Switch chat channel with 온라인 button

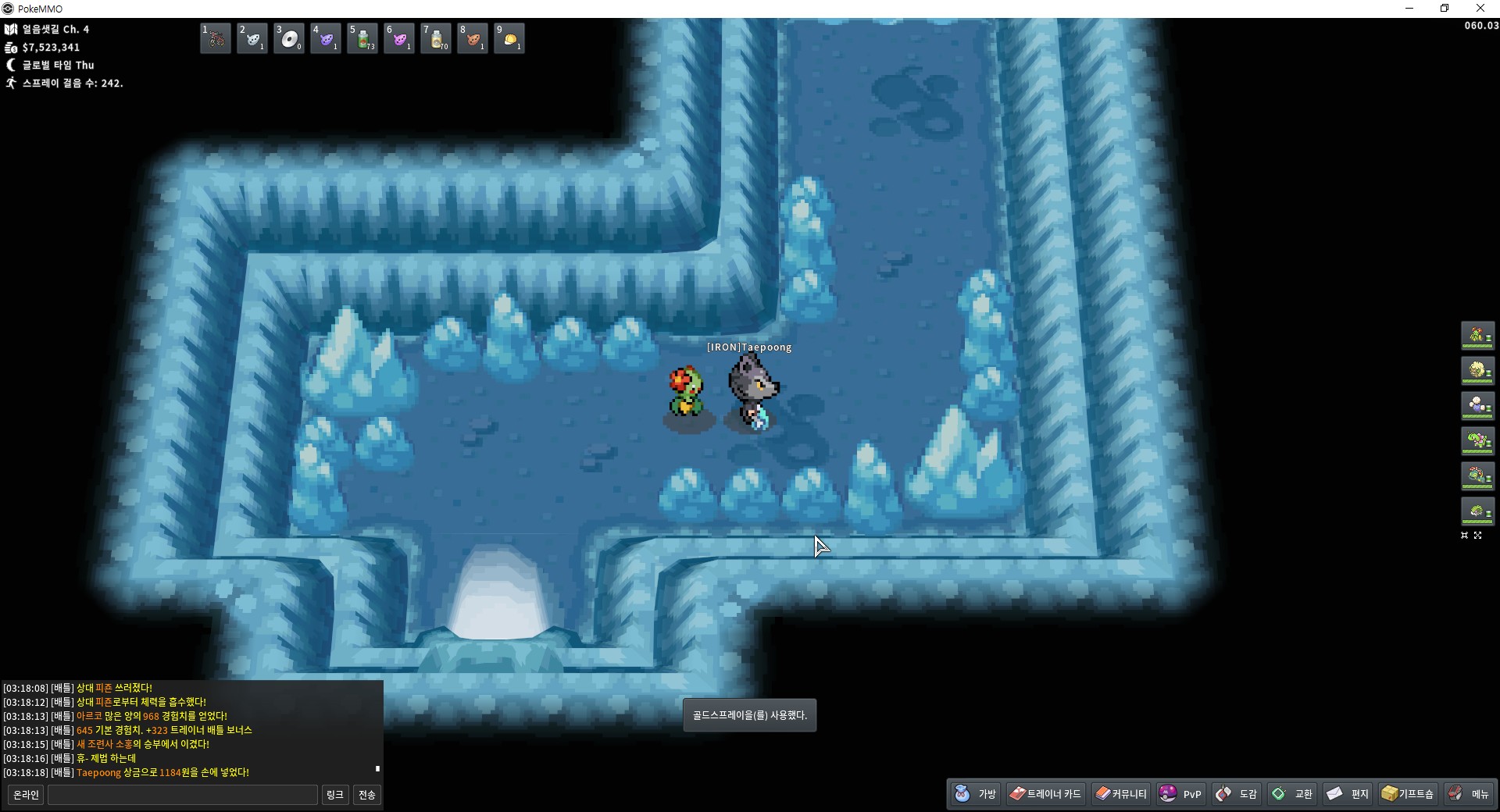pos(26,795)
